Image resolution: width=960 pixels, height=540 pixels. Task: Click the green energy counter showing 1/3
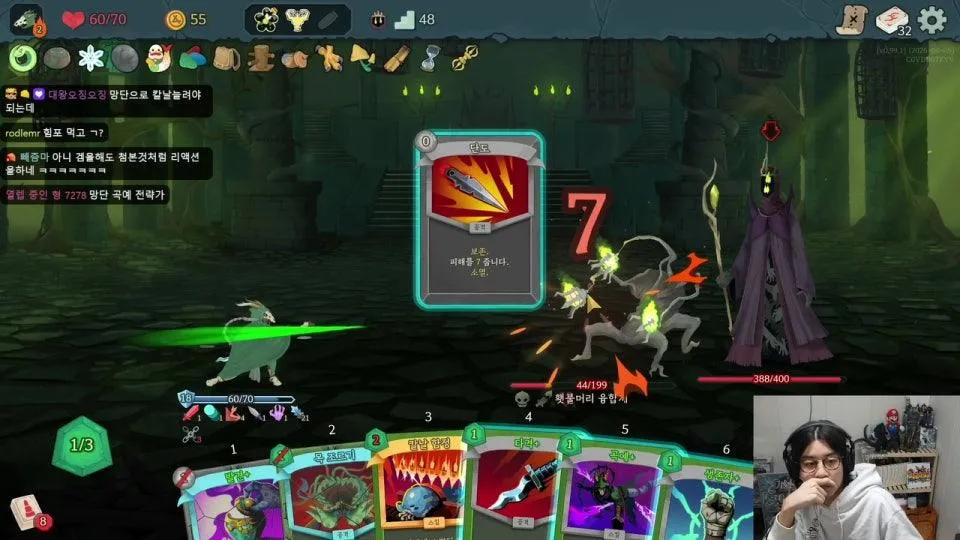80,445
